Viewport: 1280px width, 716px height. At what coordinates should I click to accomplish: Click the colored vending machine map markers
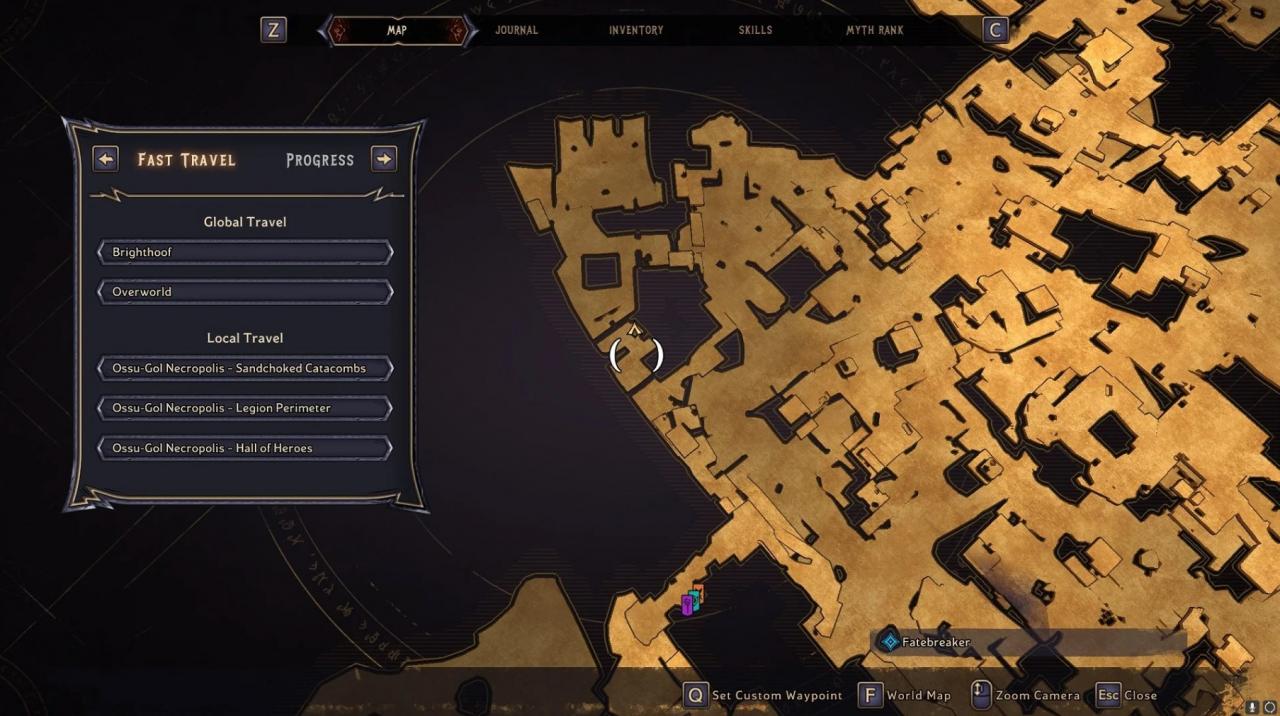tap(692, 600)
